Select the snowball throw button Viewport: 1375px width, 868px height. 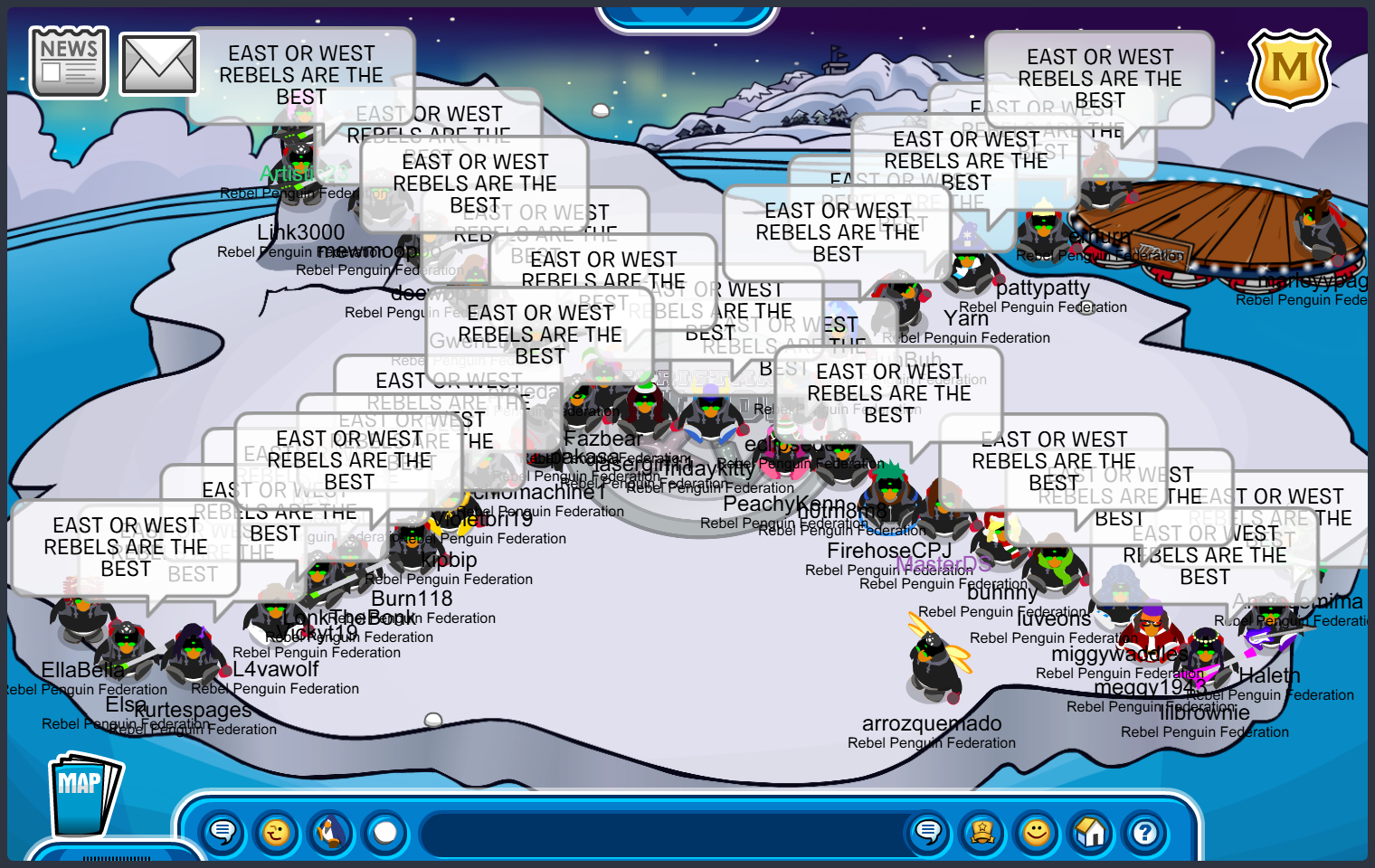(x=385, y=831)
